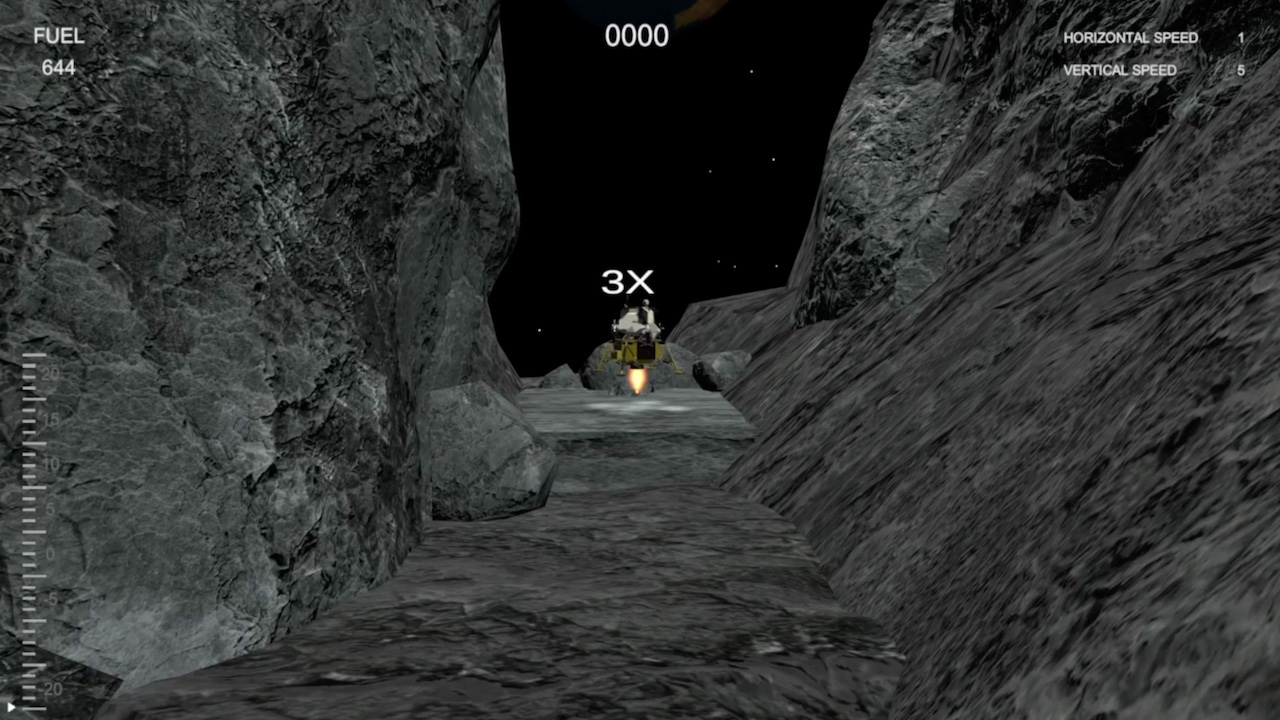Click the HORIZONTAL SPEED readout label
1280x720 pixels.
click(x=1129, y=37)
